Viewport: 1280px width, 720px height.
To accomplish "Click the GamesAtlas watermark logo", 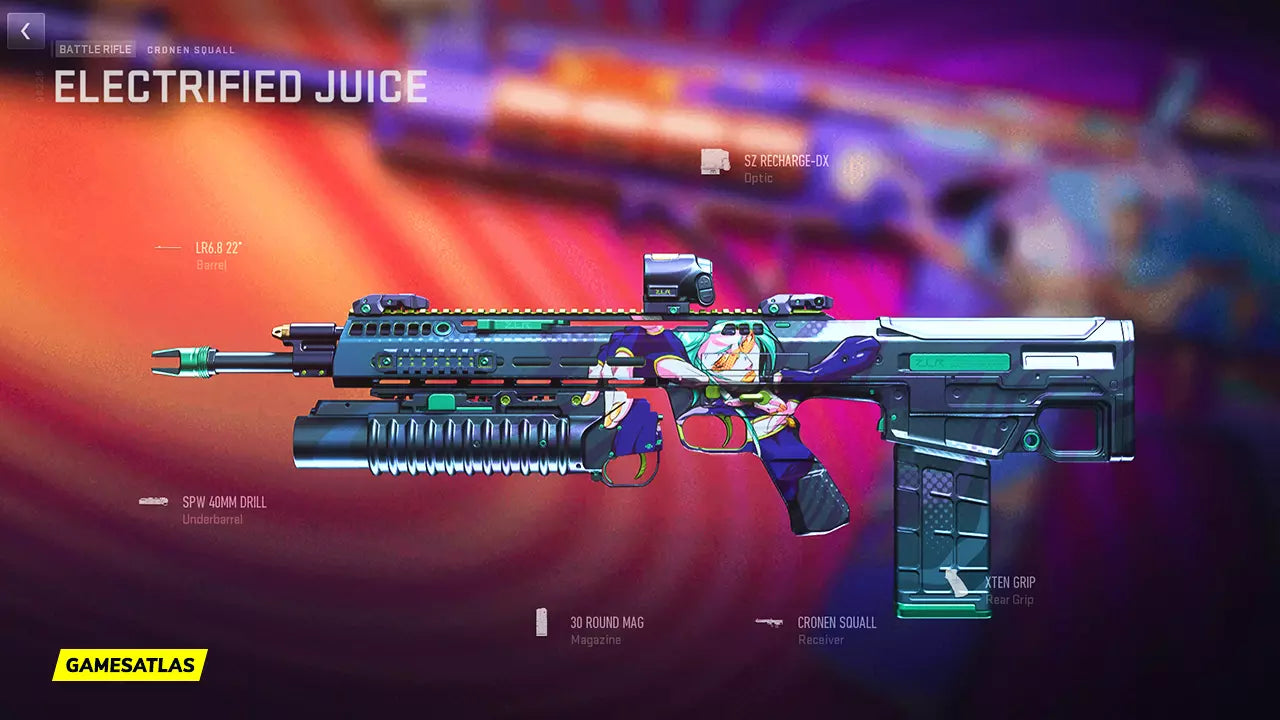I will [130, 664].
